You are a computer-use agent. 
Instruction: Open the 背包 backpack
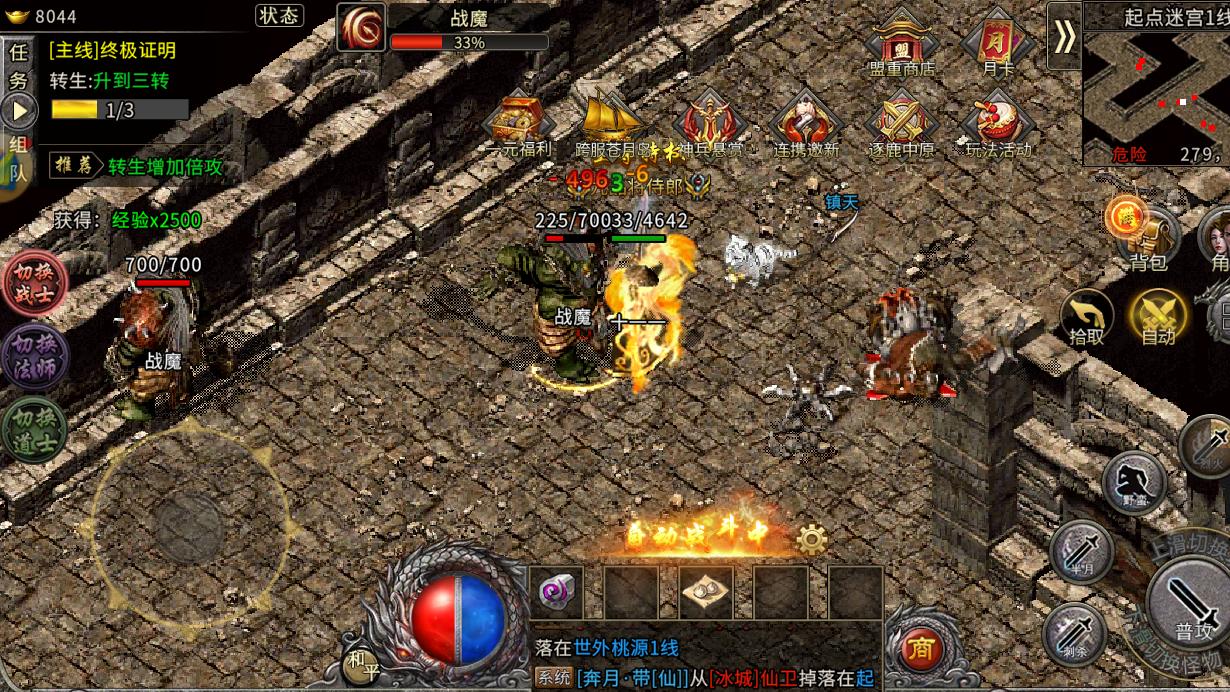(1146, 240)
